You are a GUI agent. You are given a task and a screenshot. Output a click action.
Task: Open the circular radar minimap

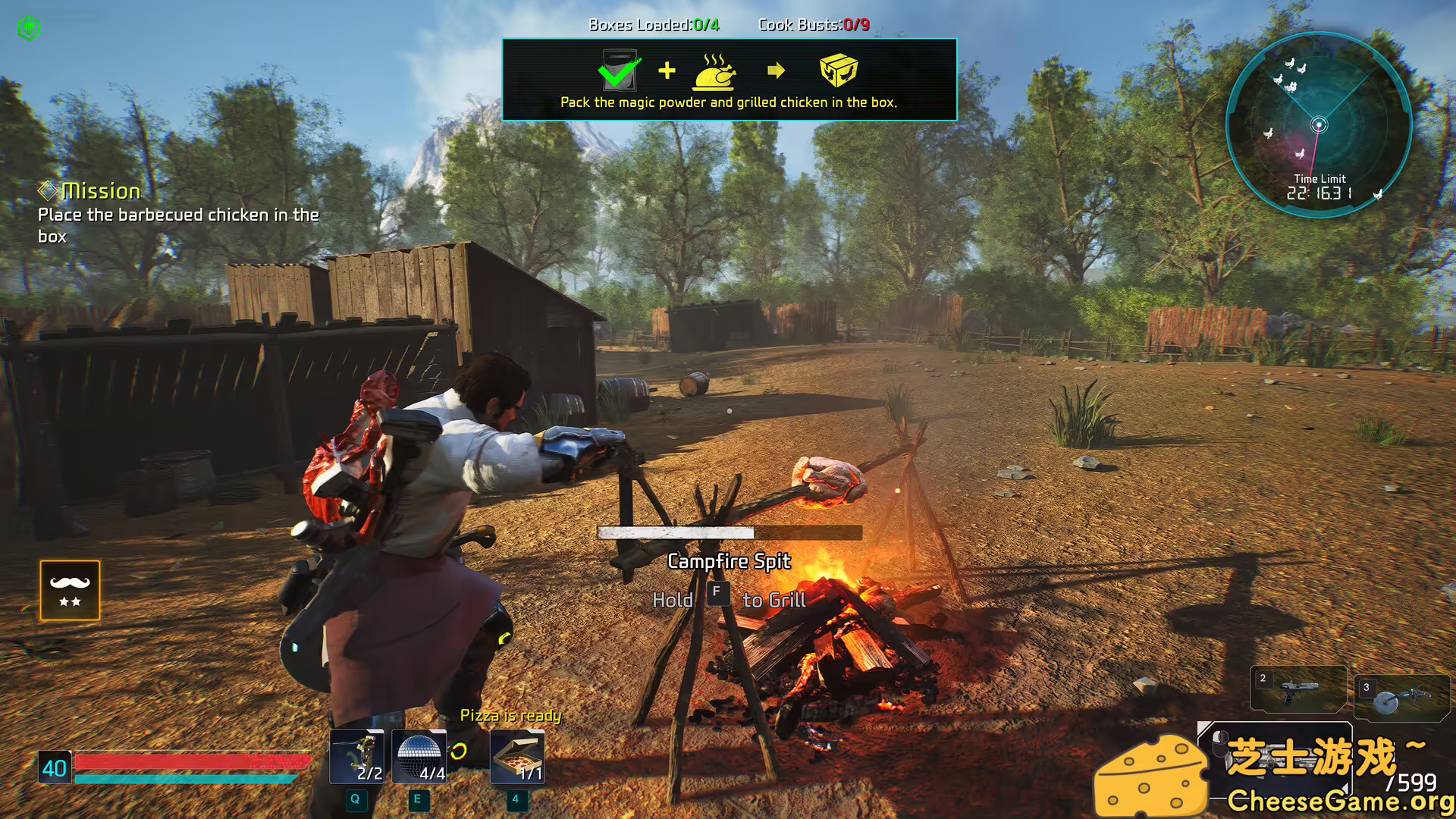[1319, 125]
